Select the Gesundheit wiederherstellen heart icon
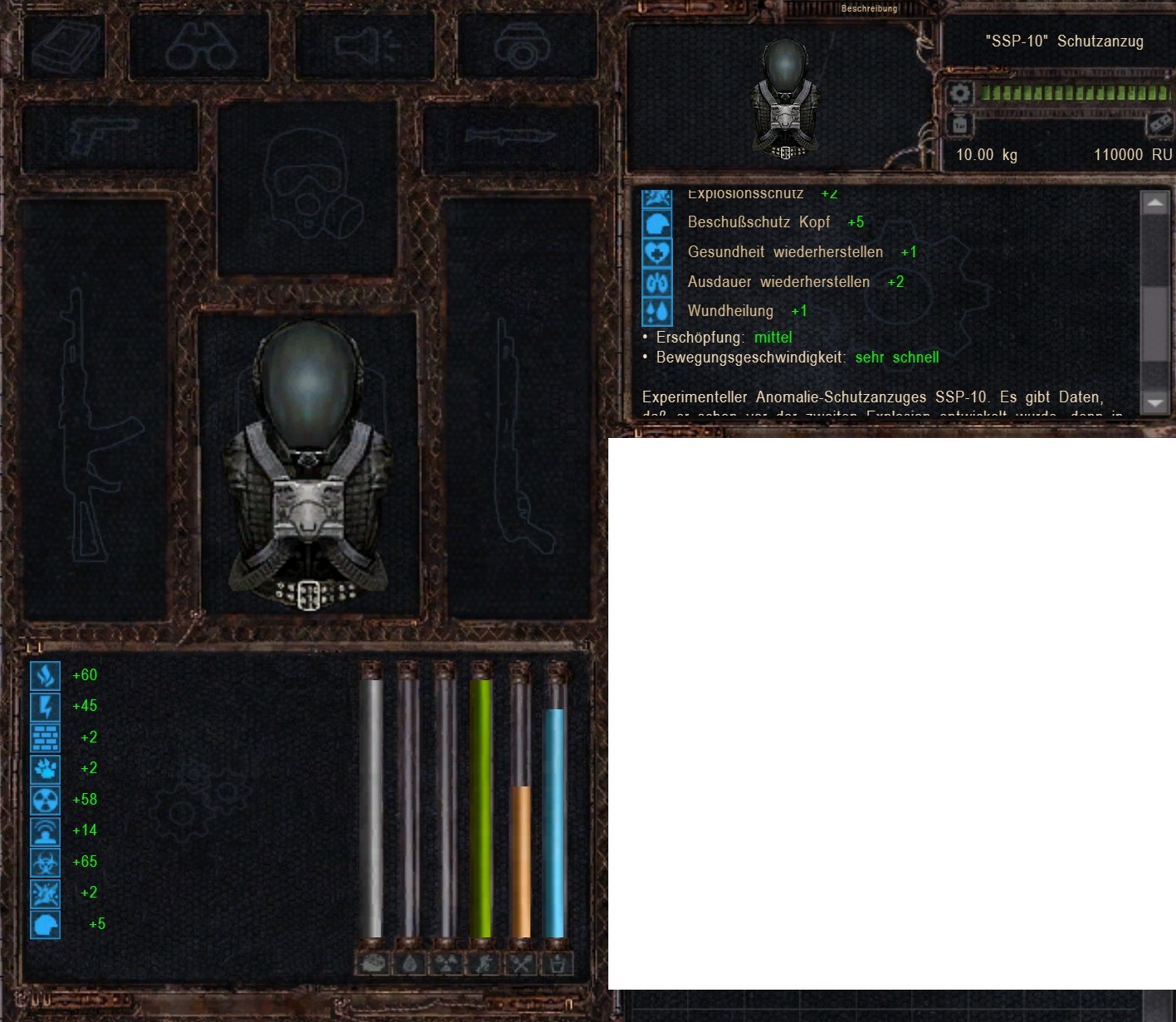Viewport: 1176px width, 1022px height. pos(657,251)
